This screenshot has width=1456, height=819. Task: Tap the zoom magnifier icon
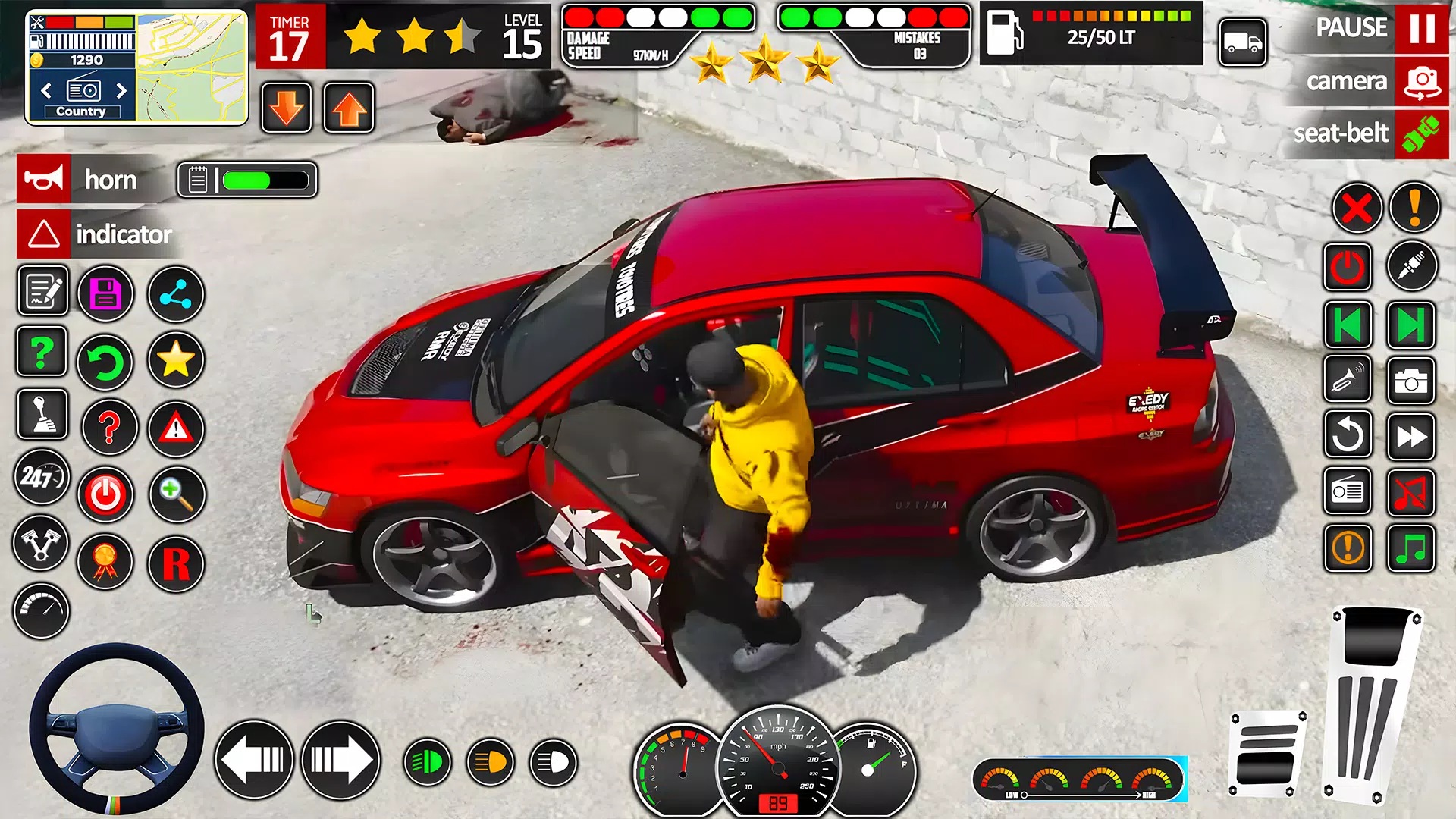pos(175,493)
